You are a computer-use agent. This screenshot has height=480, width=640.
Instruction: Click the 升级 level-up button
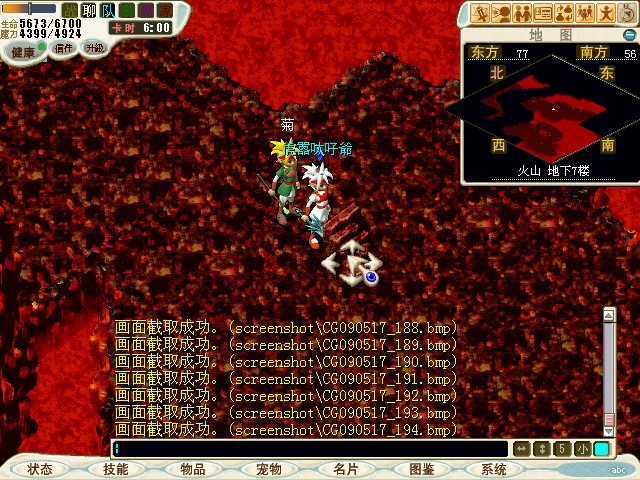(94, 46)
